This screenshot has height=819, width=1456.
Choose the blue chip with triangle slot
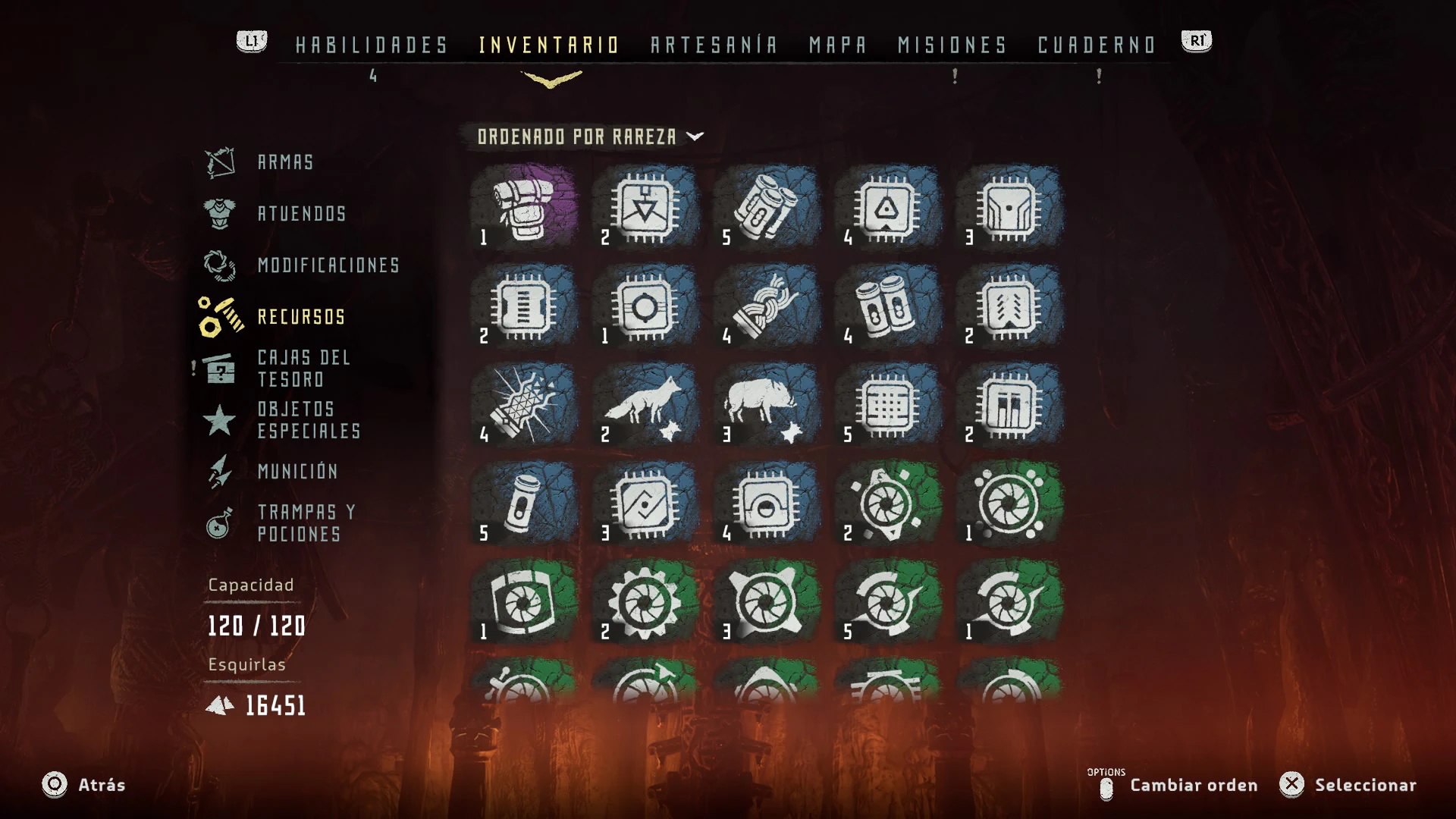click(888, 206)
